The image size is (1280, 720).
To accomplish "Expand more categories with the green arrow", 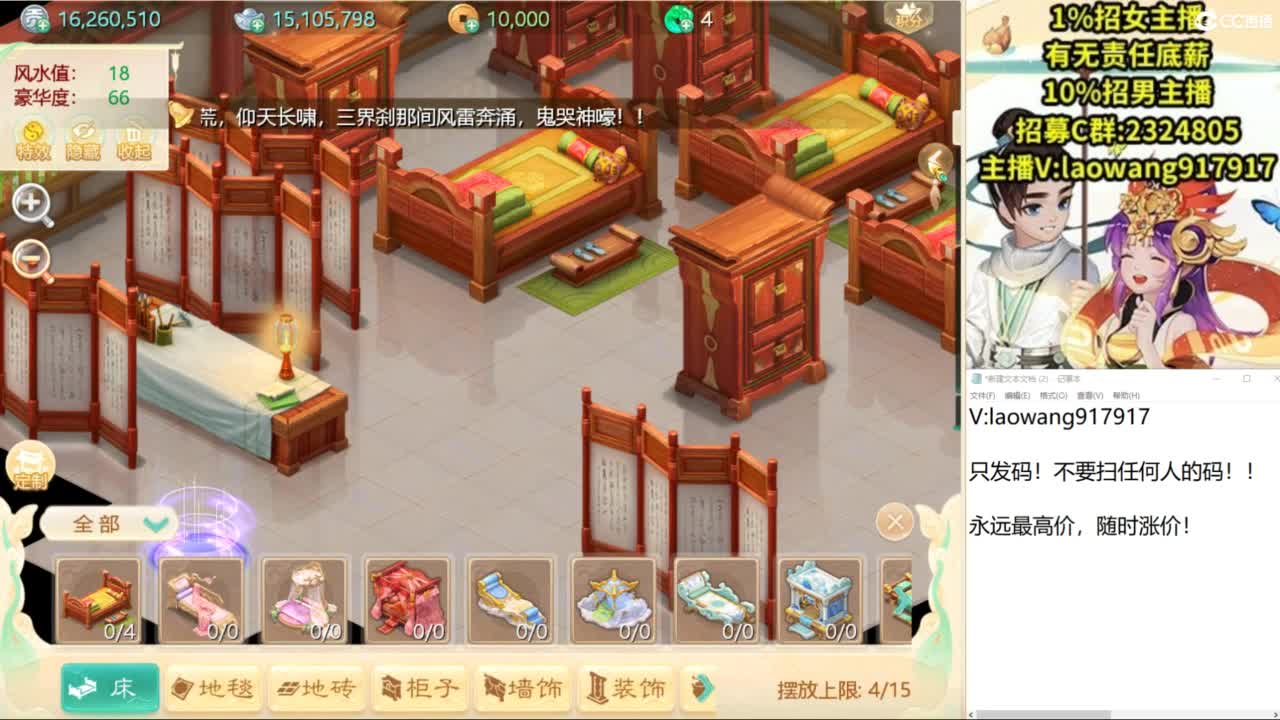I will point(703,688).
